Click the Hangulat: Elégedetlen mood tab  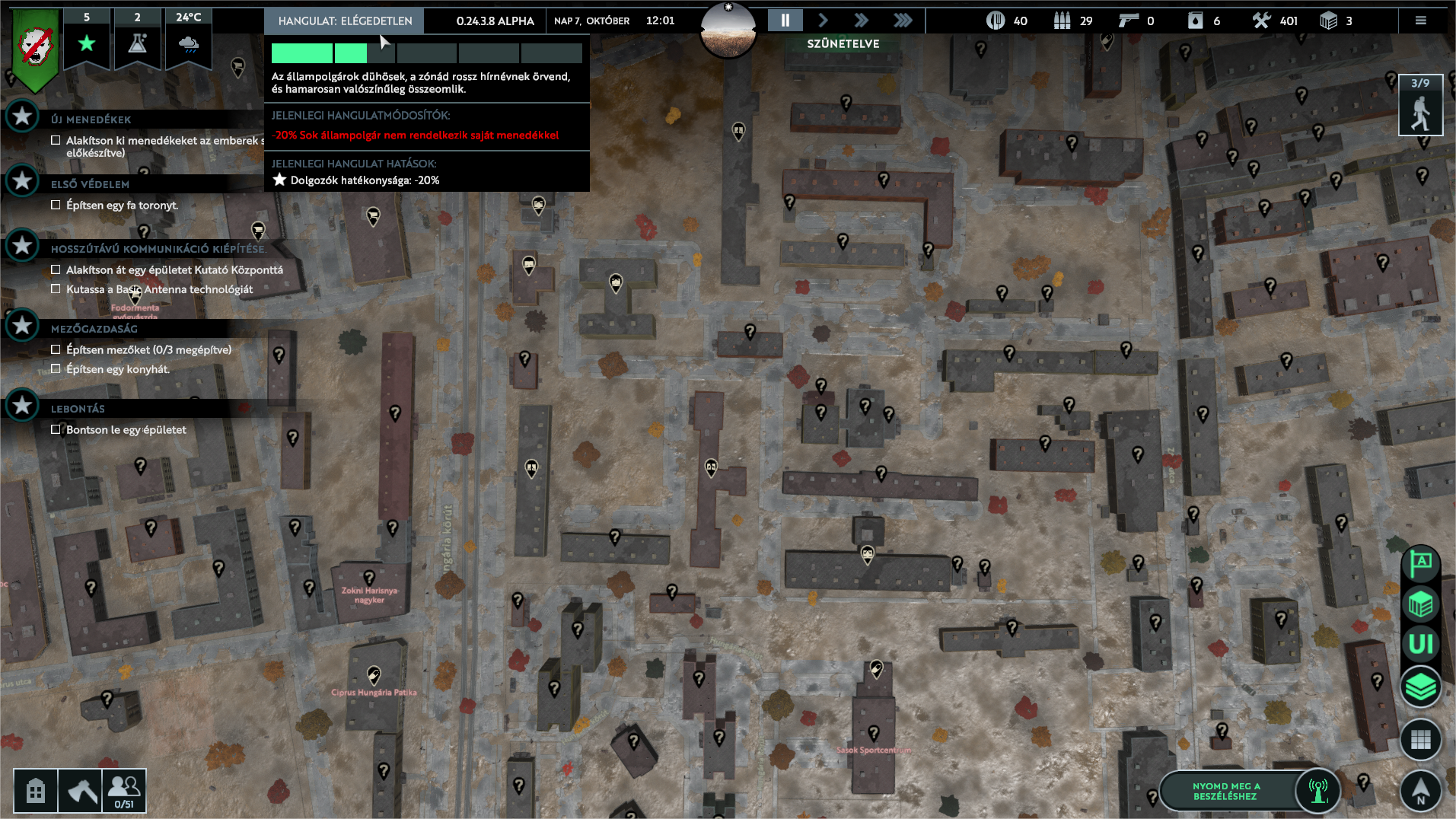345,21
